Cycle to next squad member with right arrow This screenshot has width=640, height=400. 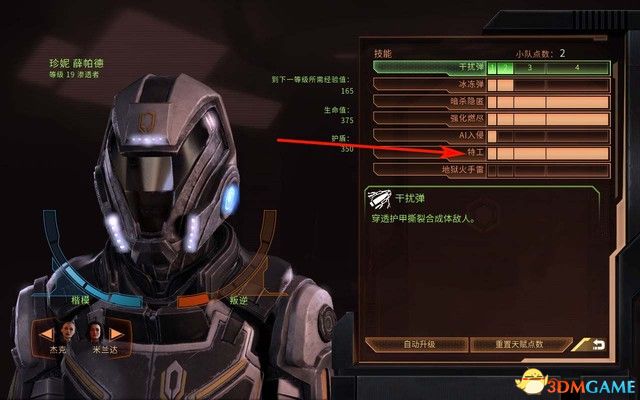pyautogui.click(x=117, y=331)
